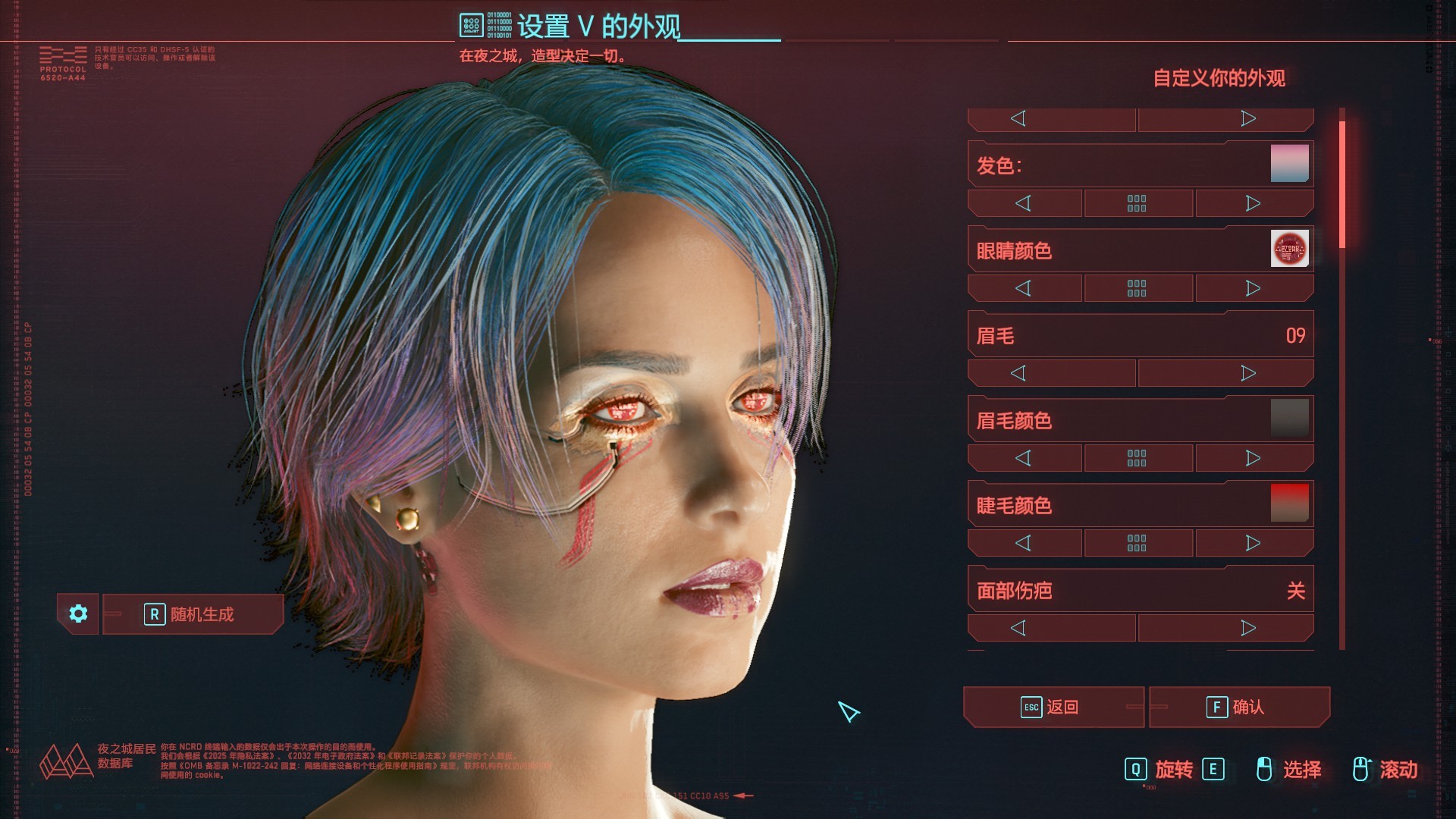
Task: Select previous hair color (发色)
Action: pyautogui.click(x=1024, y=203)
